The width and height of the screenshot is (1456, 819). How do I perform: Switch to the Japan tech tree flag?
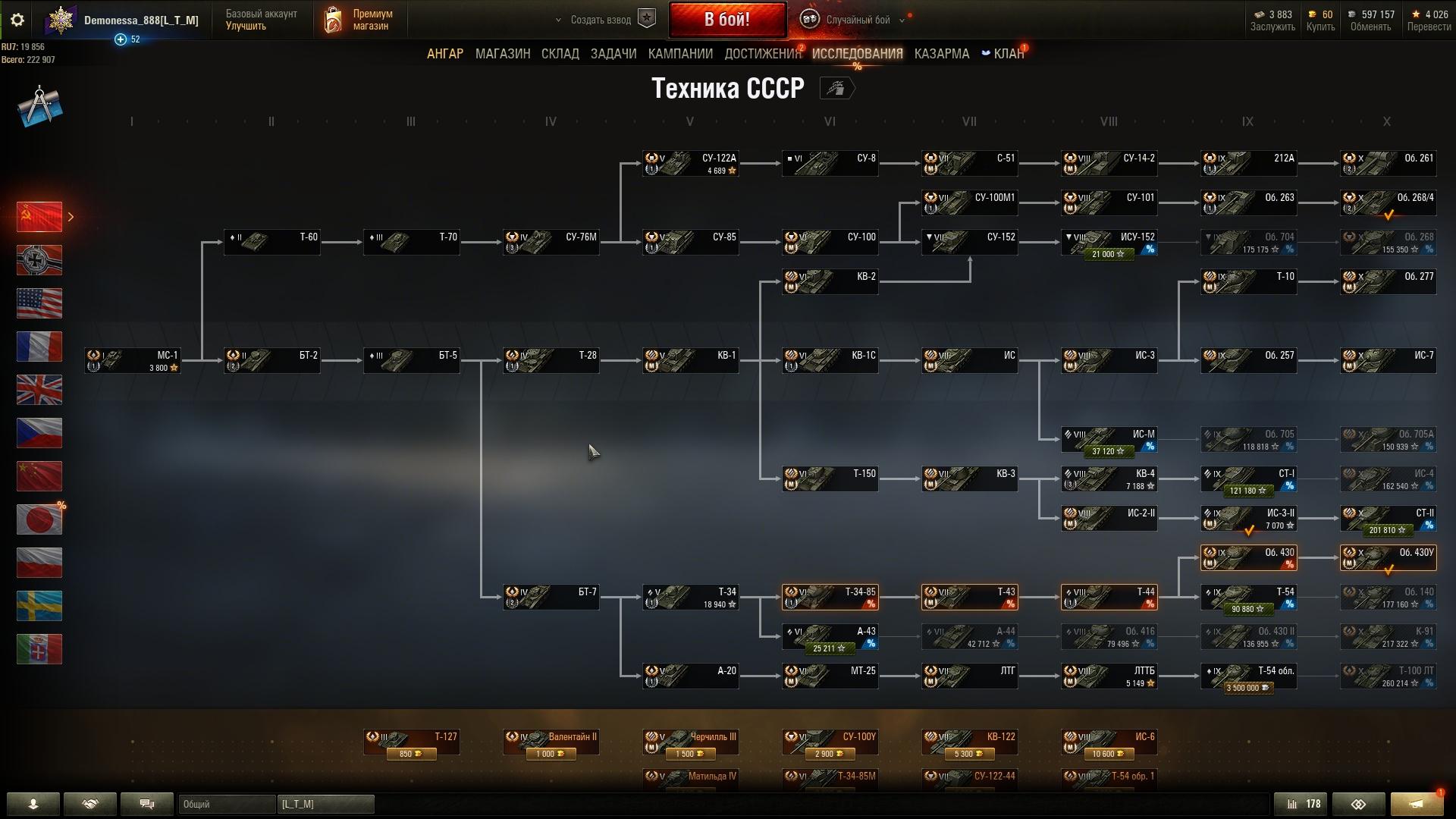(39, 519)
